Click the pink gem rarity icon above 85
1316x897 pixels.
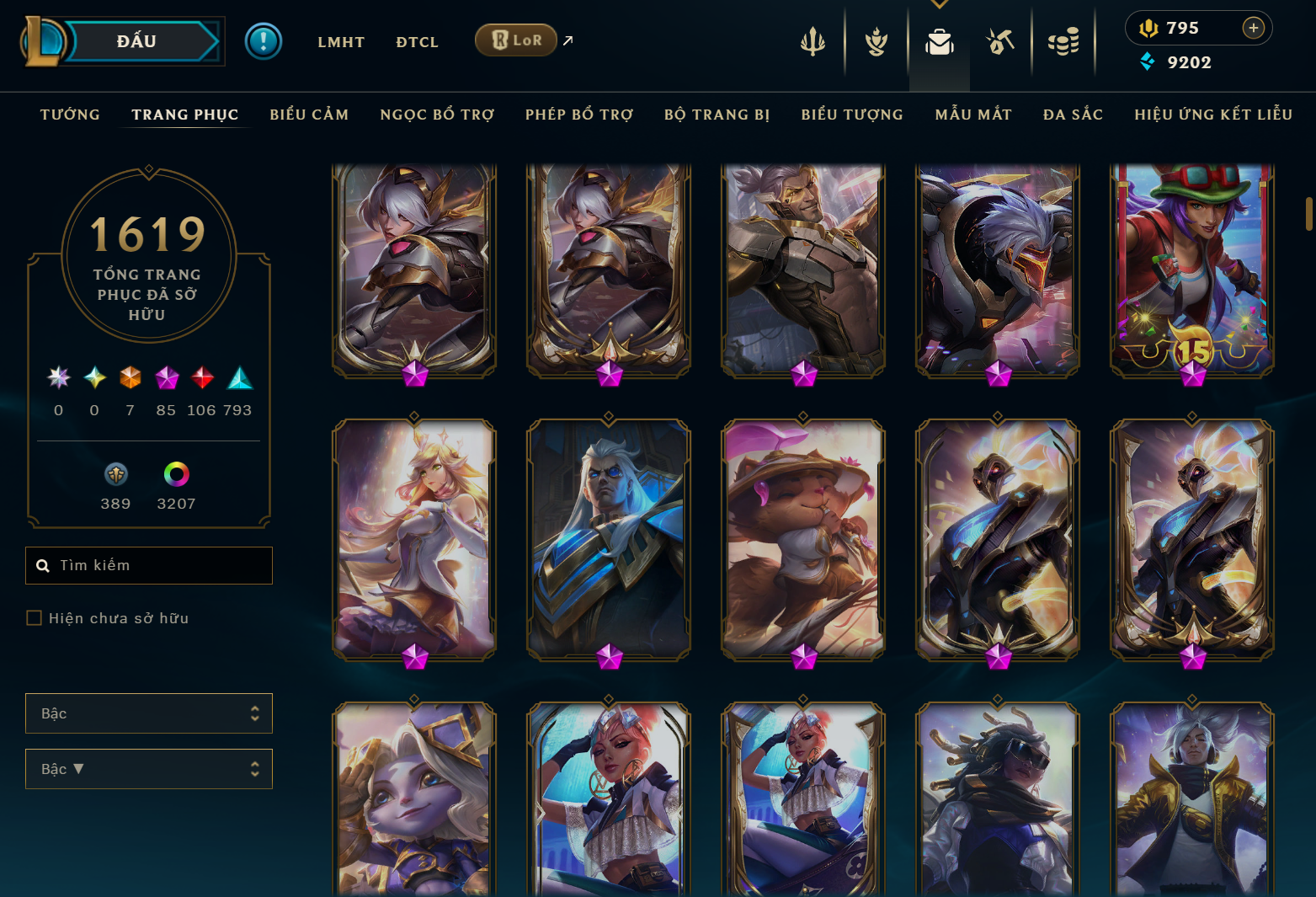pos(166,378)
